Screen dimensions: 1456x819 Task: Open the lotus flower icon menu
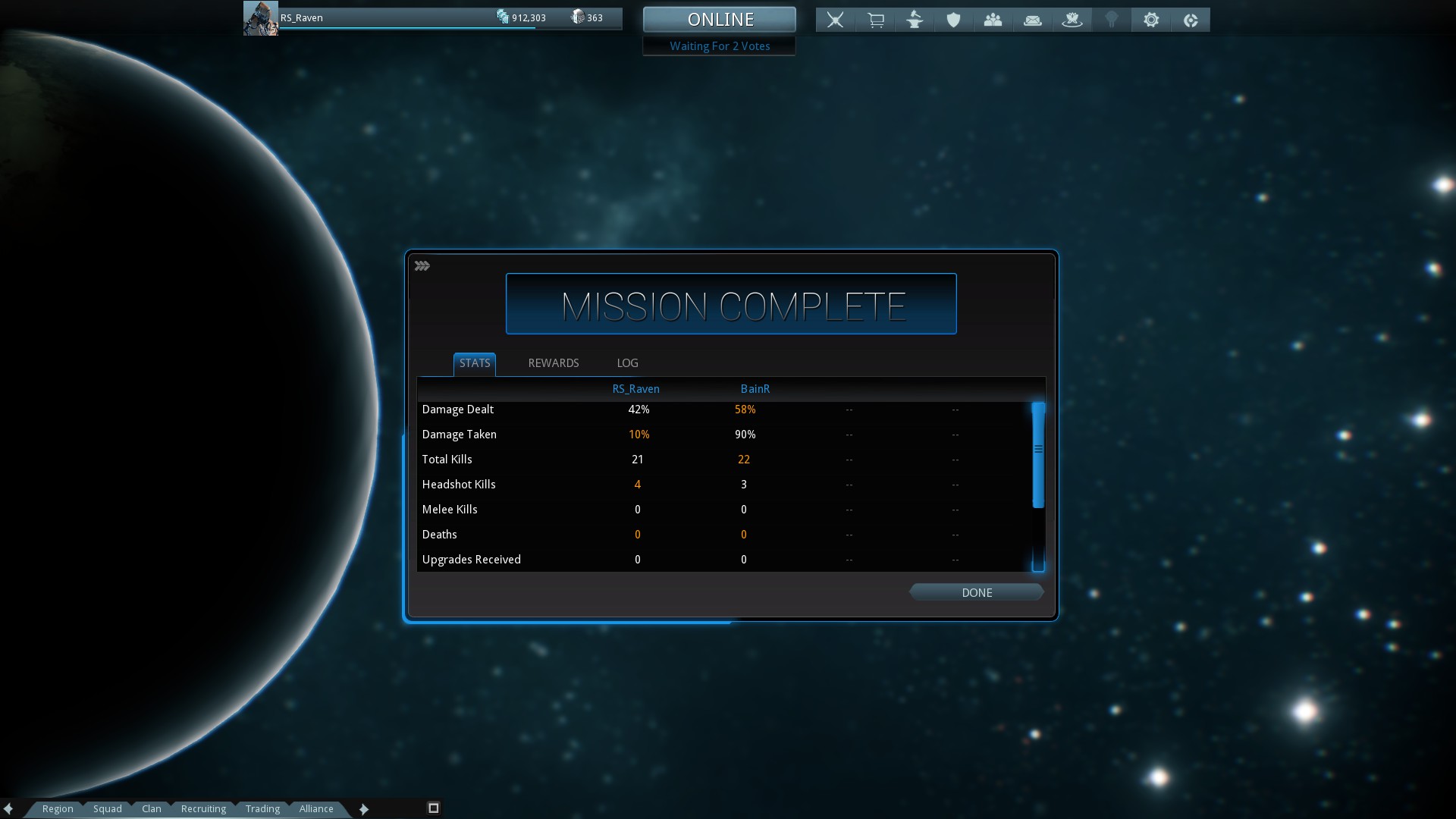tap(1072, 20)
